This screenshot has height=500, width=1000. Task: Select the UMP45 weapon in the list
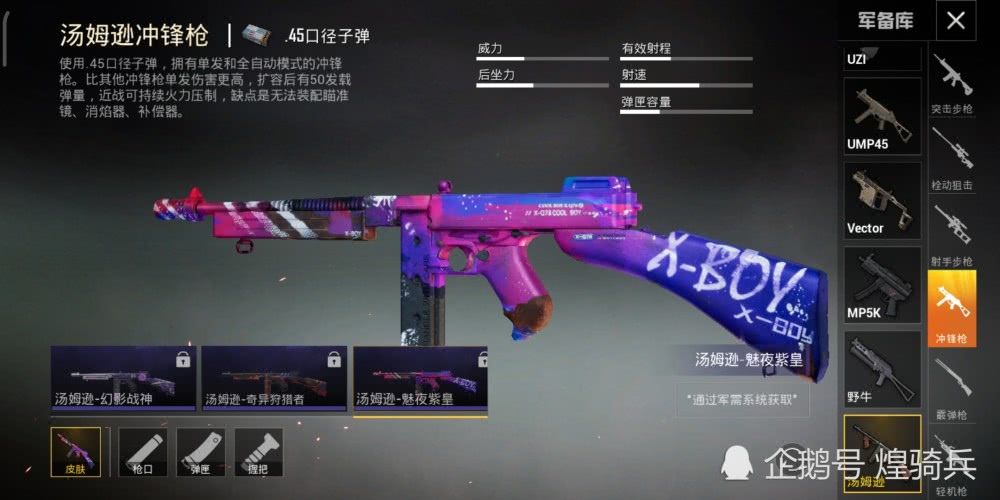click(882, 117)
